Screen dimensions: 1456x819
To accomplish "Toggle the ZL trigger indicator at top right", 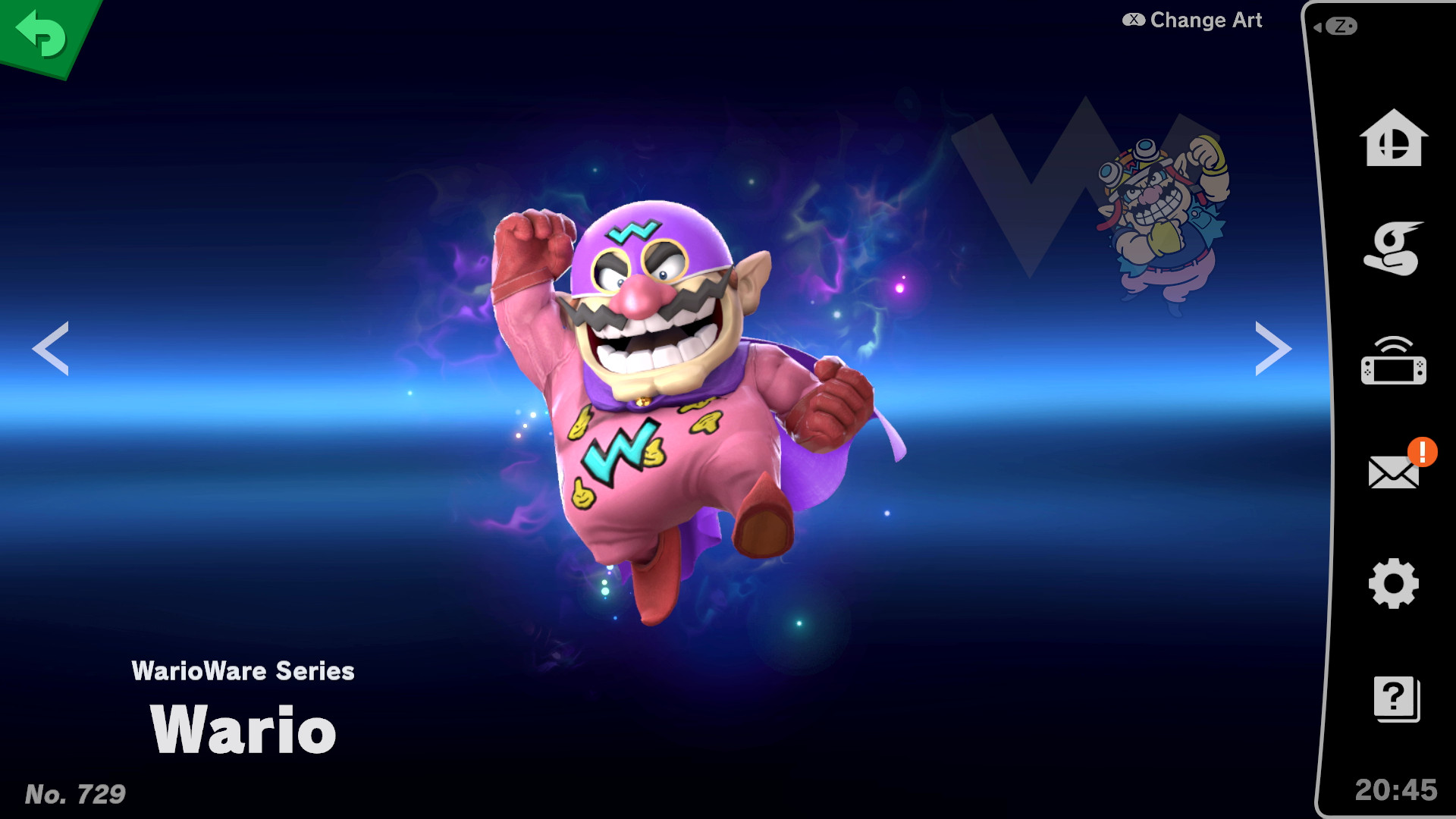I will pyautogui.click(x=1341, y=25).
